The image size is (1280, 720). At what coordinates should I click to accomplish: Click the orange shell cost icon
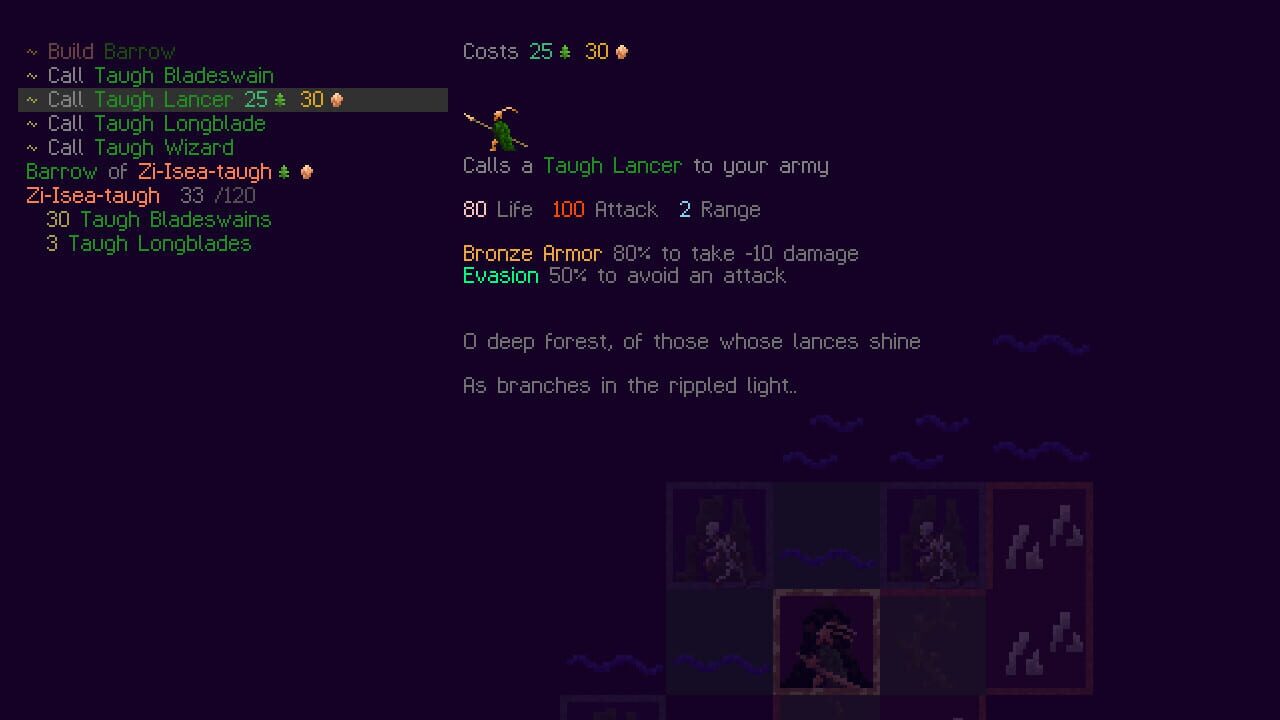point(621,51)
